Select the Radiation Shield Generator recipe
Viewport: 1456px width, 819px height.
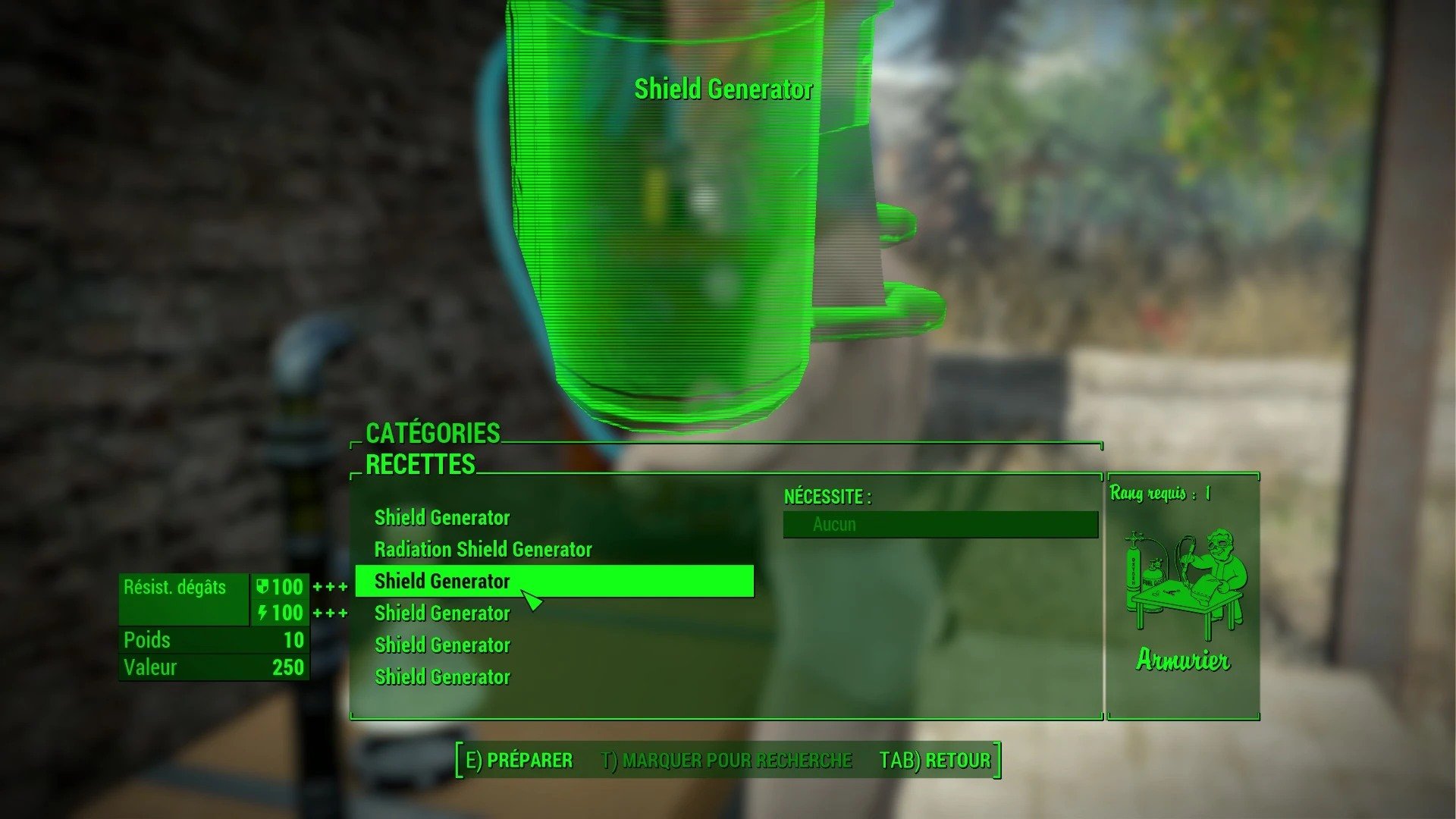pyautogui.click(x=483, y=549)
